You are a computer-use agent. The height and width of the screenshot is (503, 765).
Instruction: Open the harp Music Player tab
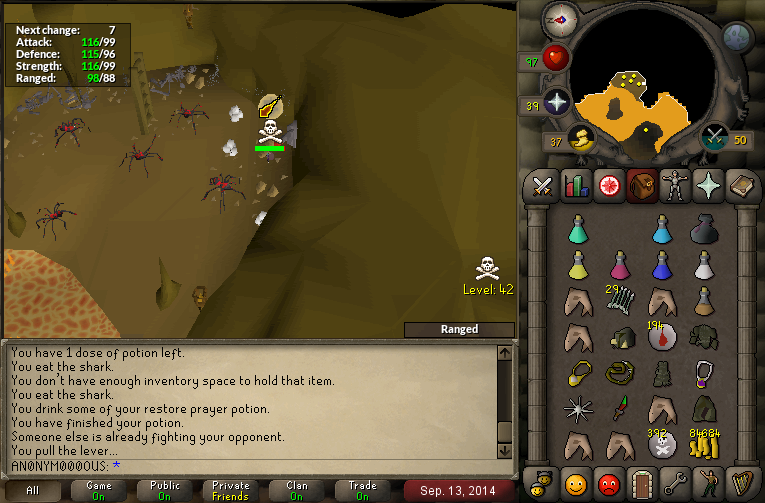pyautogui.click(x=743, y=483)
